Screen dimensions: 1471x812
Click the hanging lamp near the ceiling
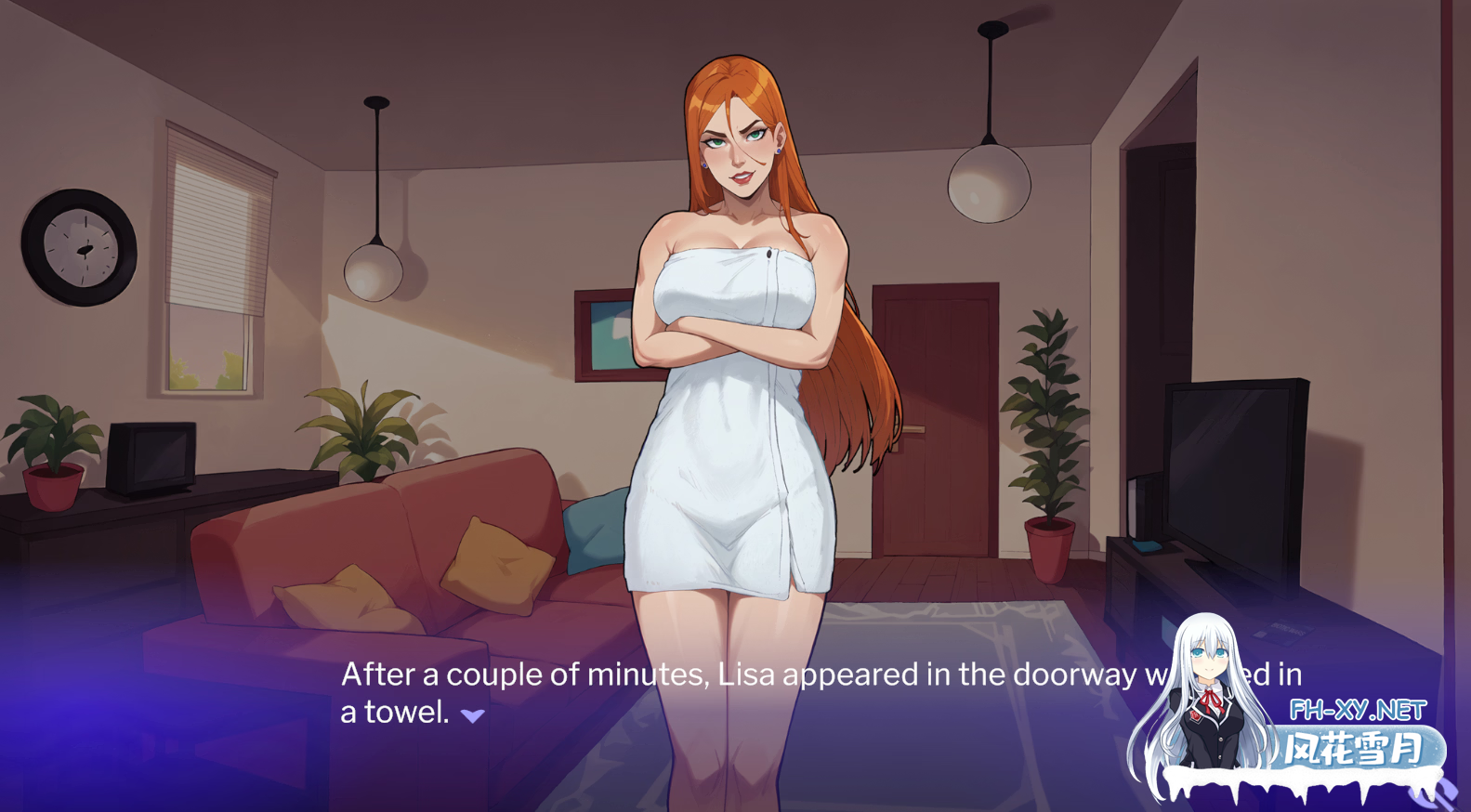point(375,269)
